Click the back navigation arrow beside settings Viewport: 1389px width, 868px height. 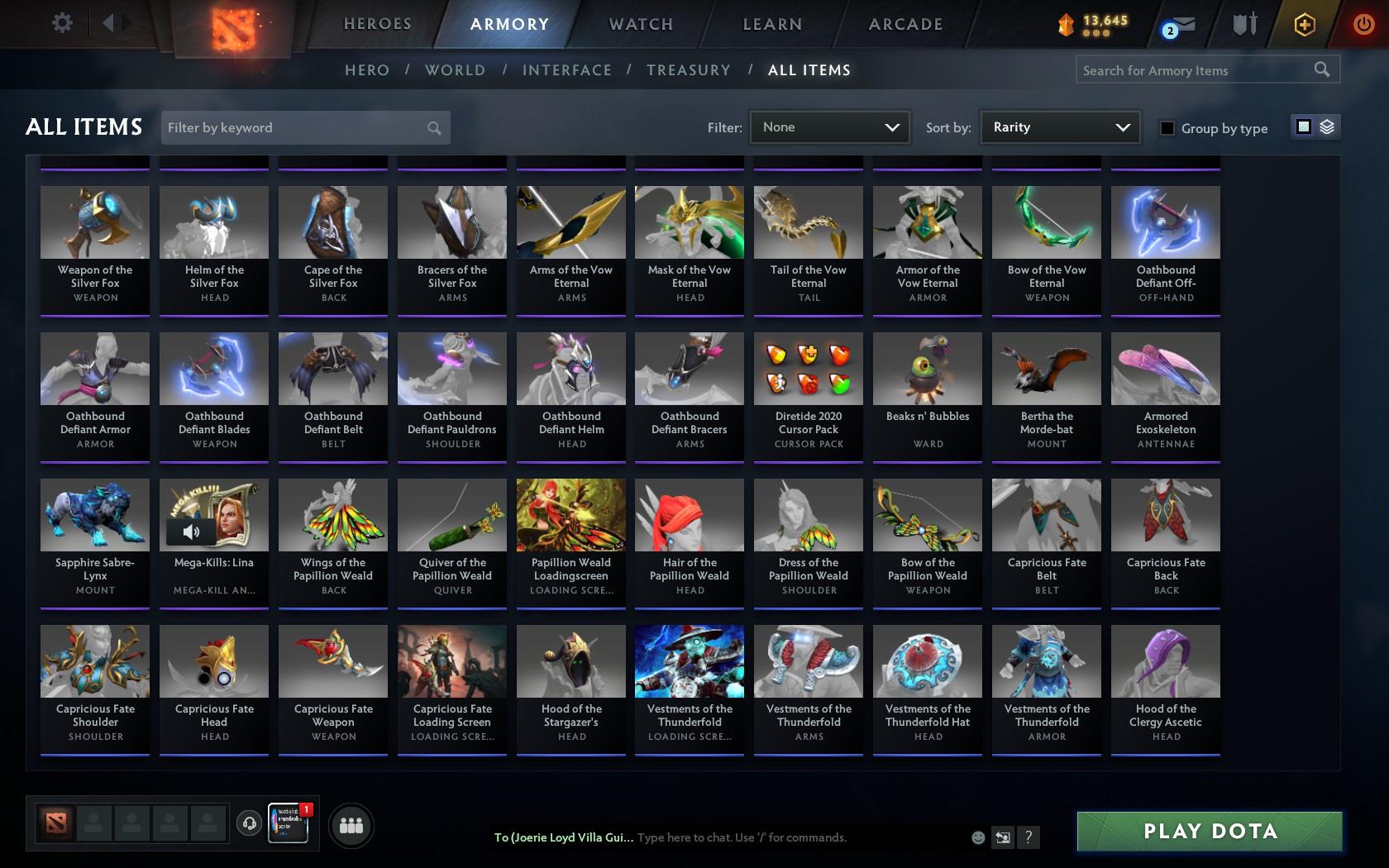107,22
